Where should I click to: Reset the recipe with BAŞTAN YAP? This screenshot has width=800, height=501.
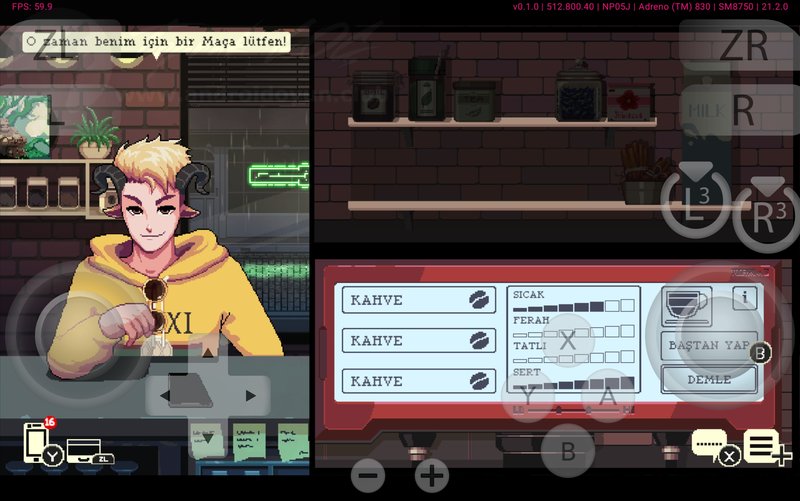(709, 345)
